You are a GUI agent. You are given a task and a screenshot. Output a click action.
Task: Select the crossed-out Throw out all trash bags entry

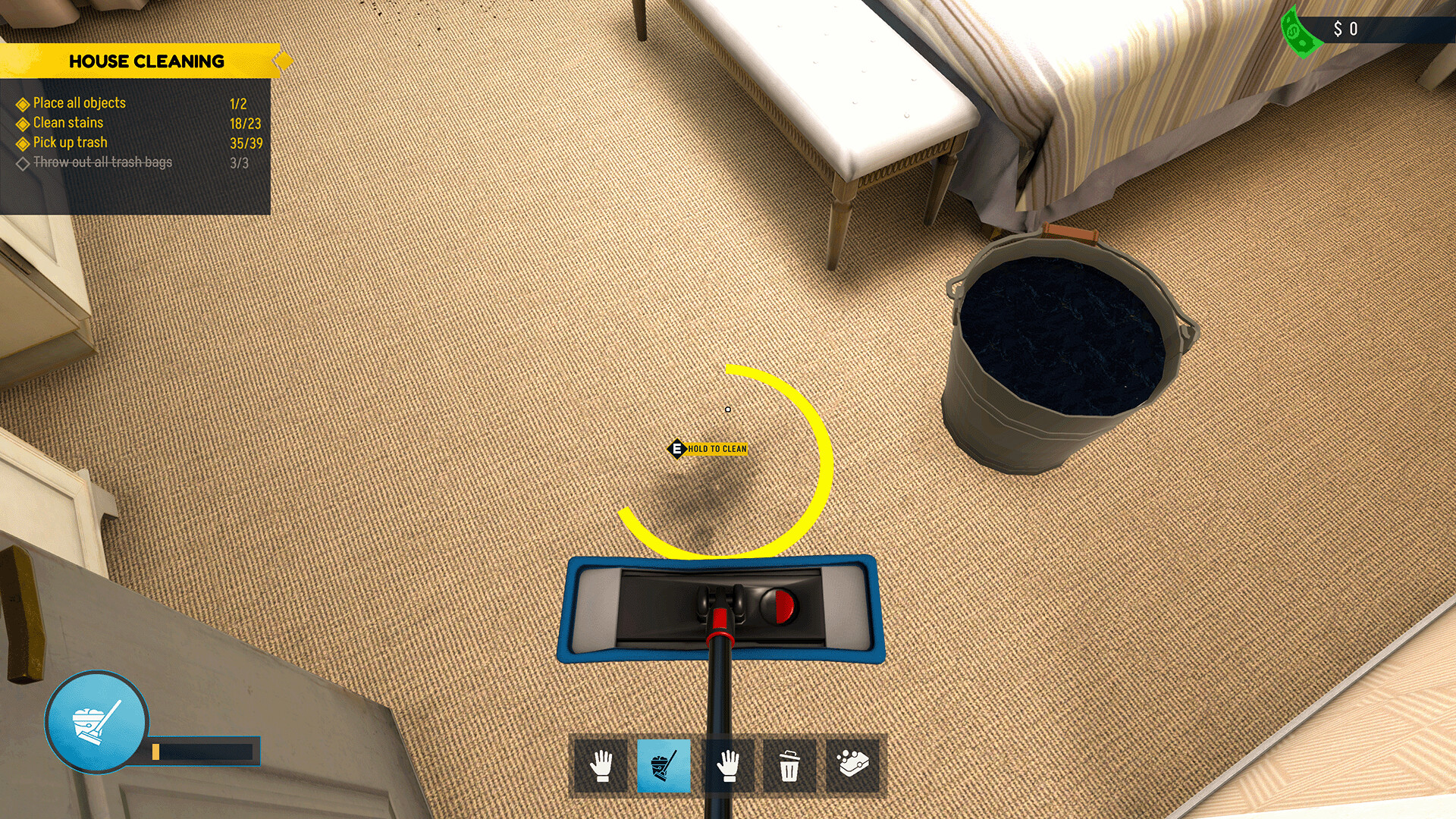pos(101,162)
